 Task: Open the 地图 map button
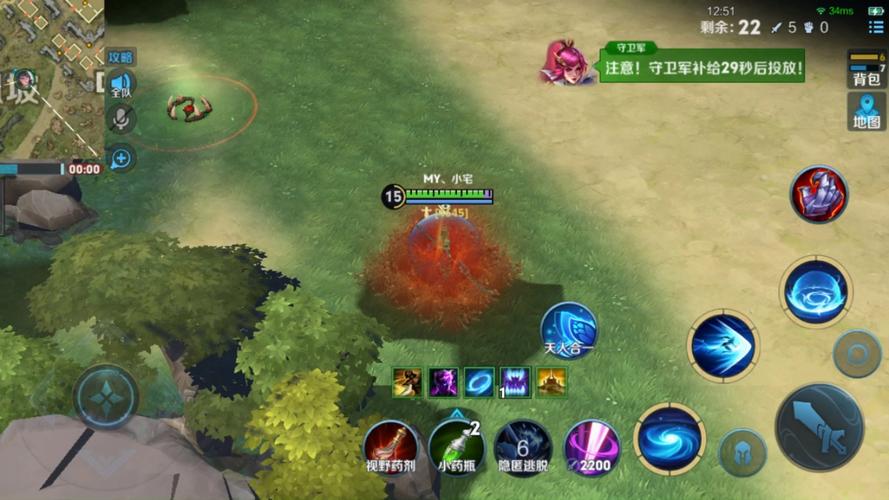coord(866,112)
